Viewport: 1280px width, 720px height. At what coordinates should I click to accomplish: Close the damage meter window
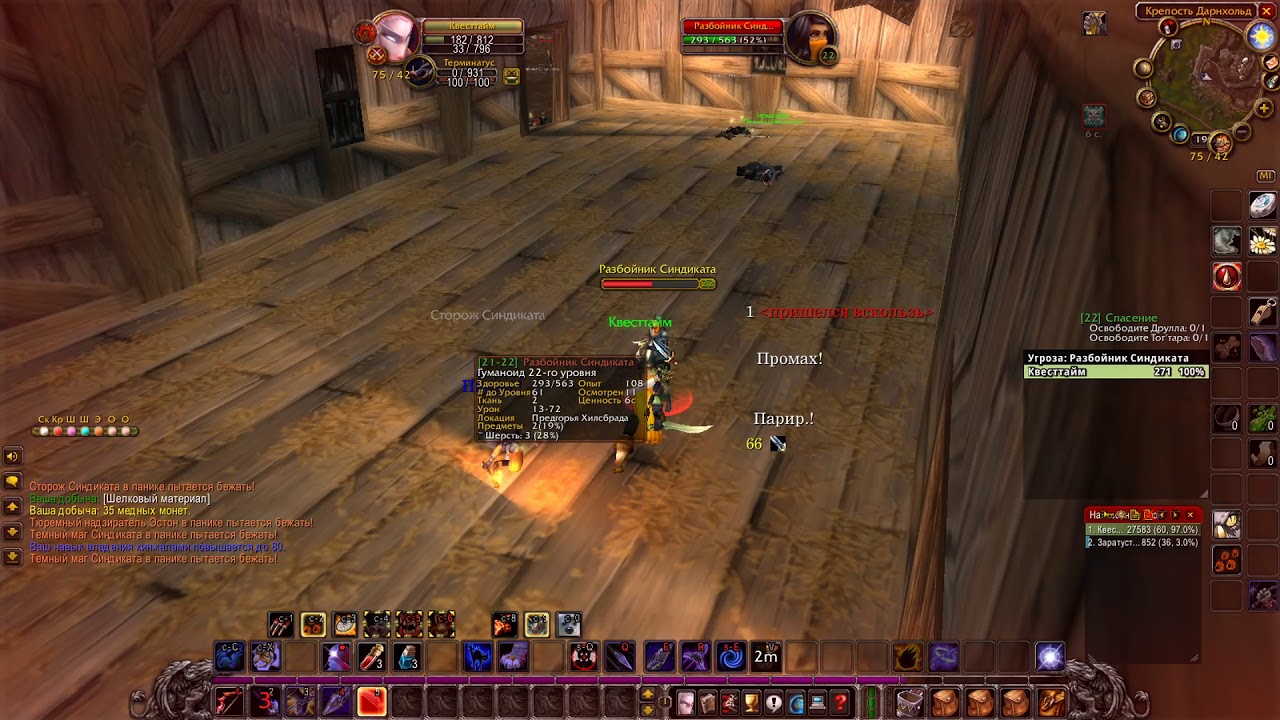[x=1190, y=515]
